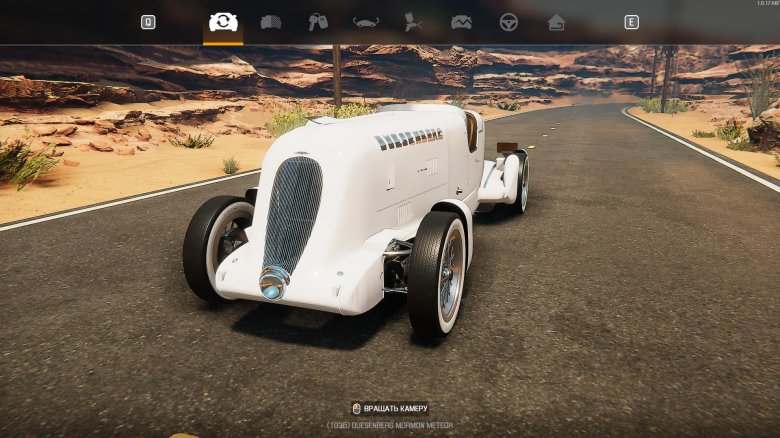Select the car rotation view tab
This screenshot has height=438, width=780.
click(223, 22)
